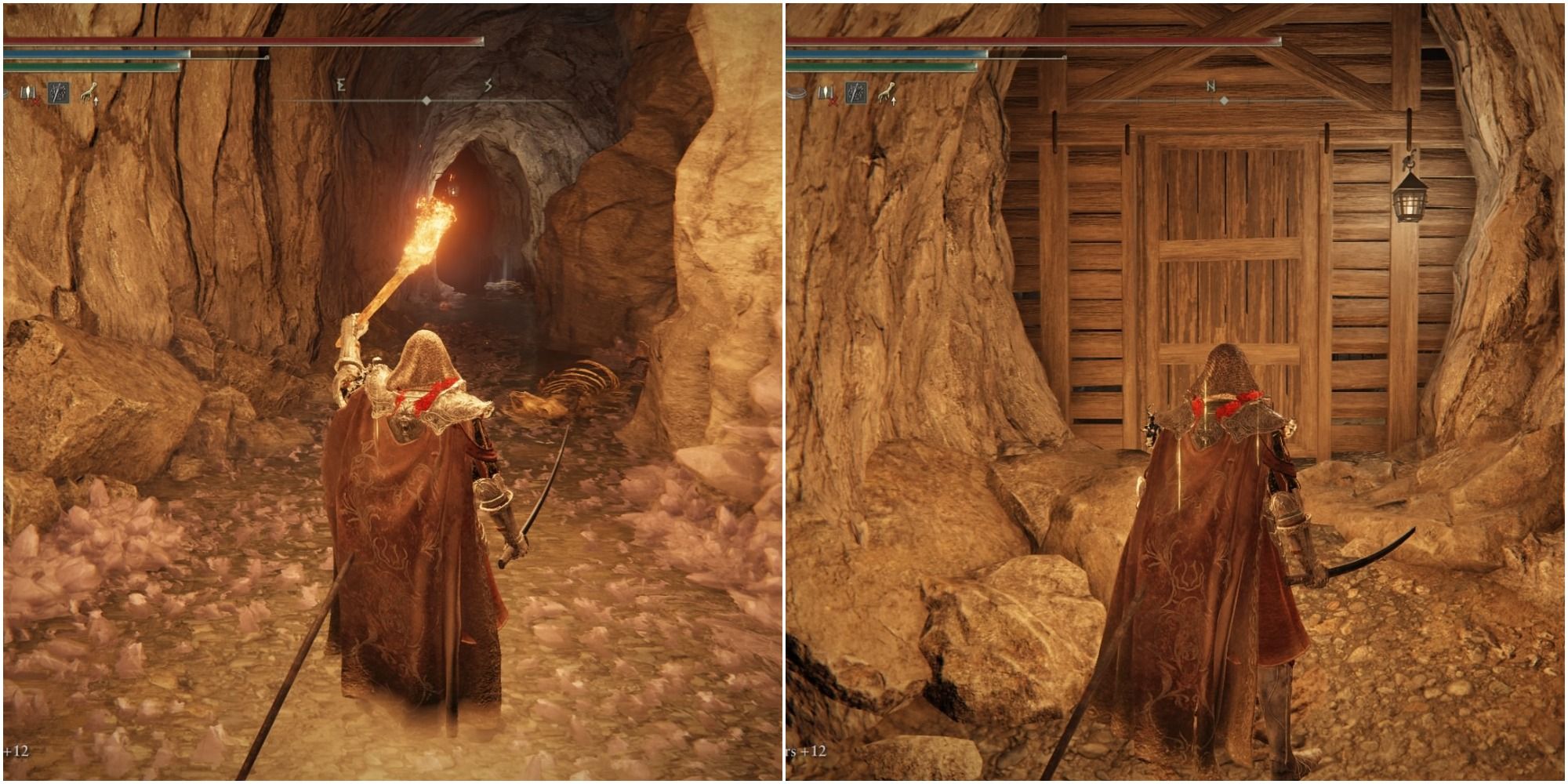Select the square spell-effect icon on right HUD
1568x784 pixels.
point(856,93)
